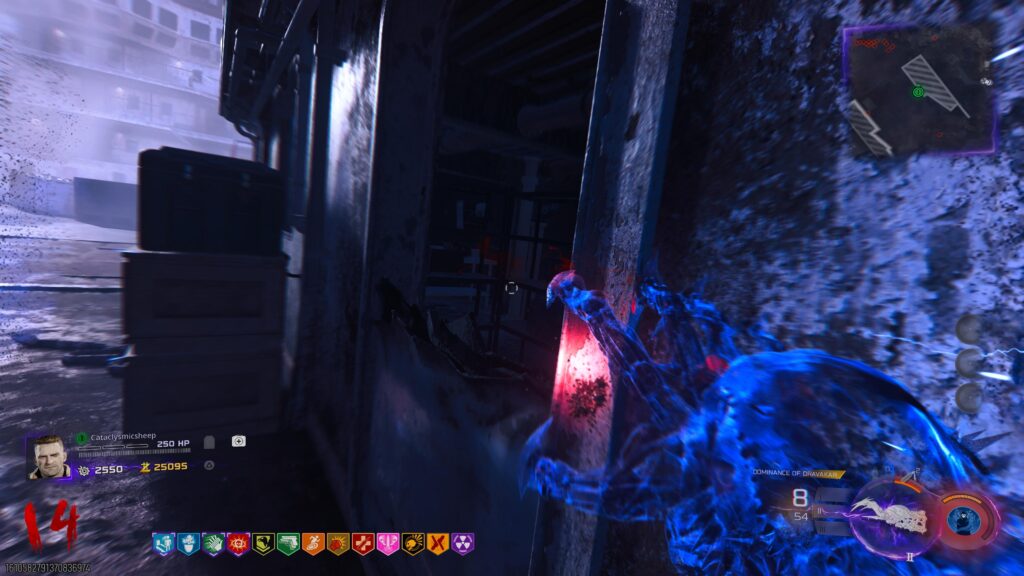The height and width of the screenshot is (576, 1024).
Task: Click the red eye perk icon
Action: (238, 544)
